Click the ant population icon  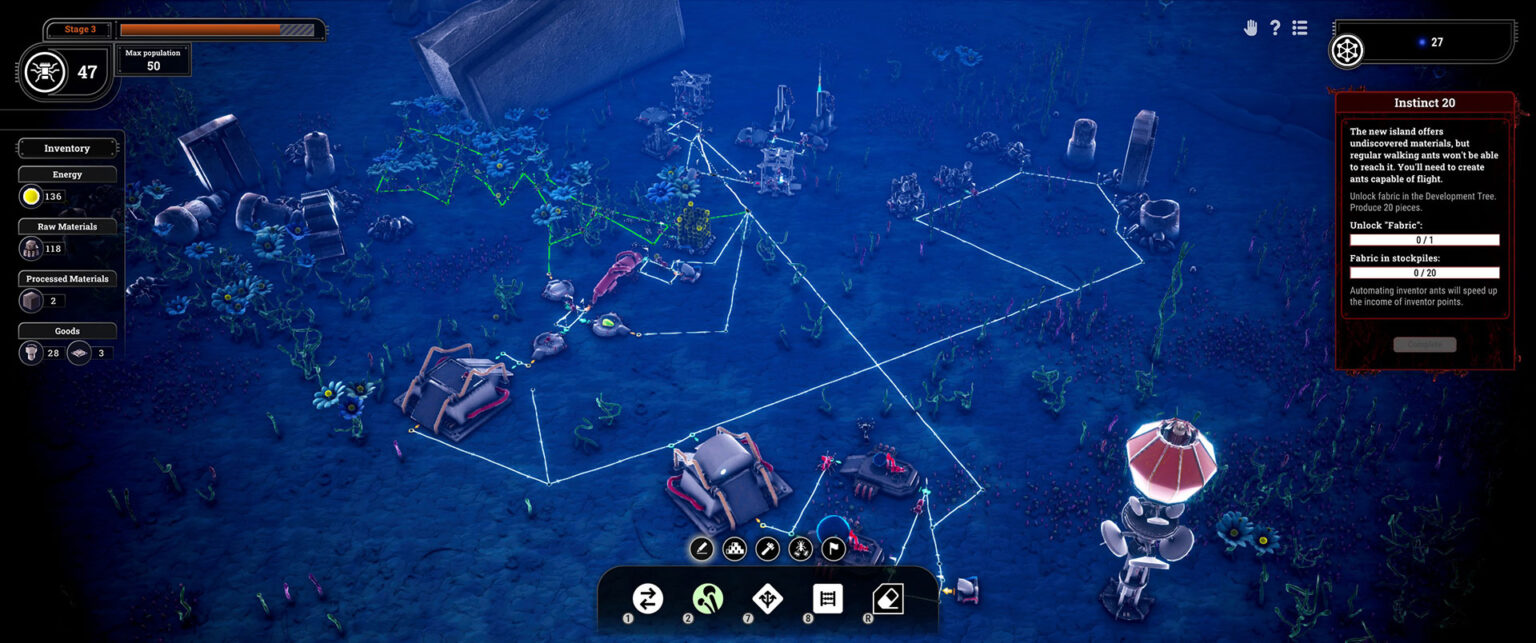coord(45,72)
